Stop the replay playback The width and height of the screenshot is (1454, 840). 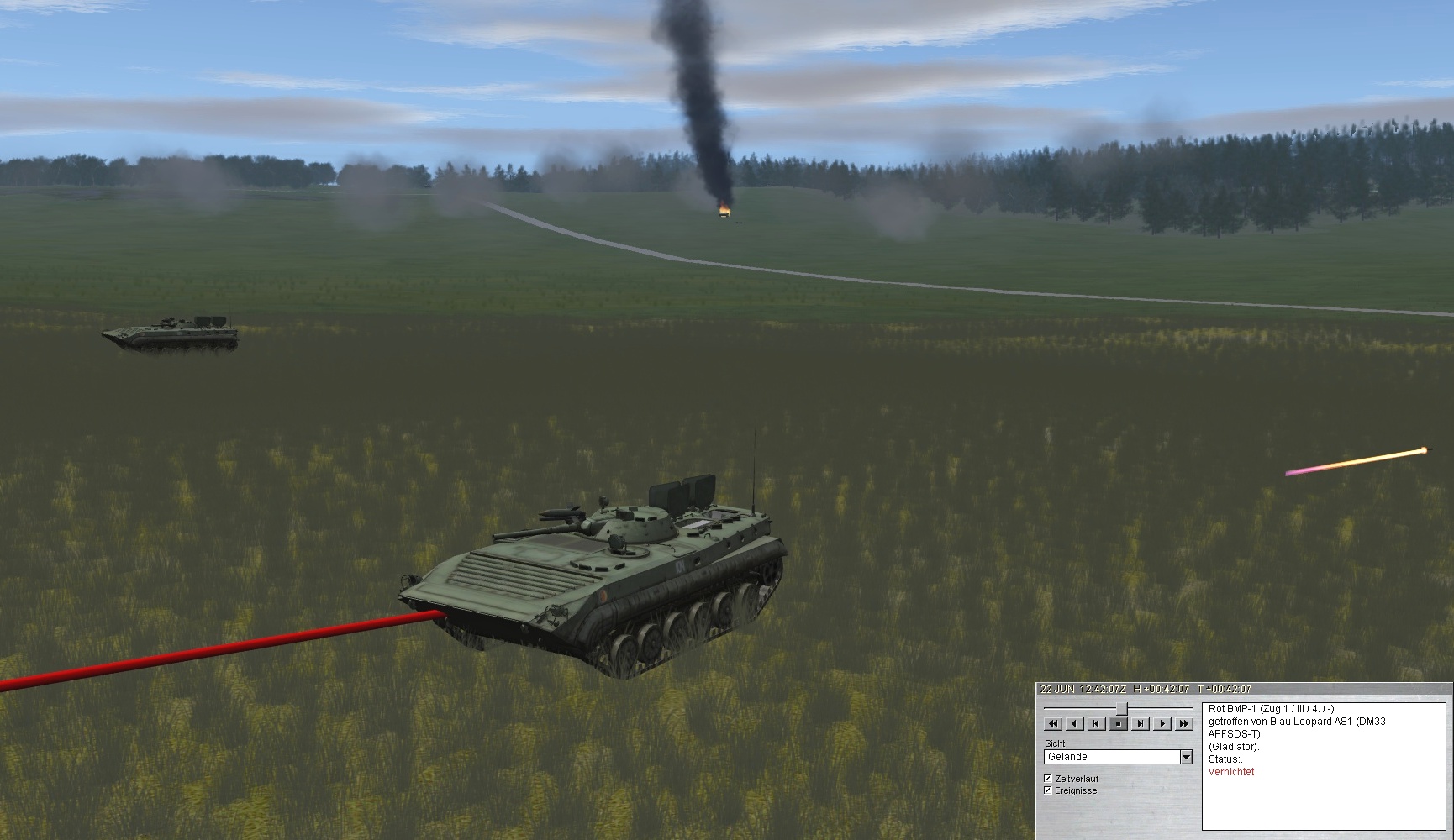(1119, 723)
